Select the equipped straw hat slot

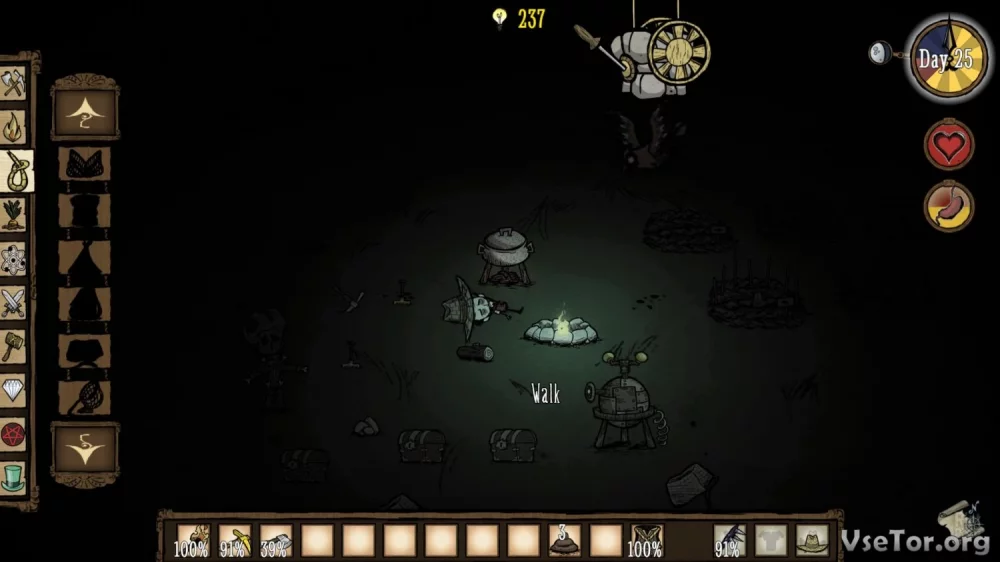(x=811, y=541)
